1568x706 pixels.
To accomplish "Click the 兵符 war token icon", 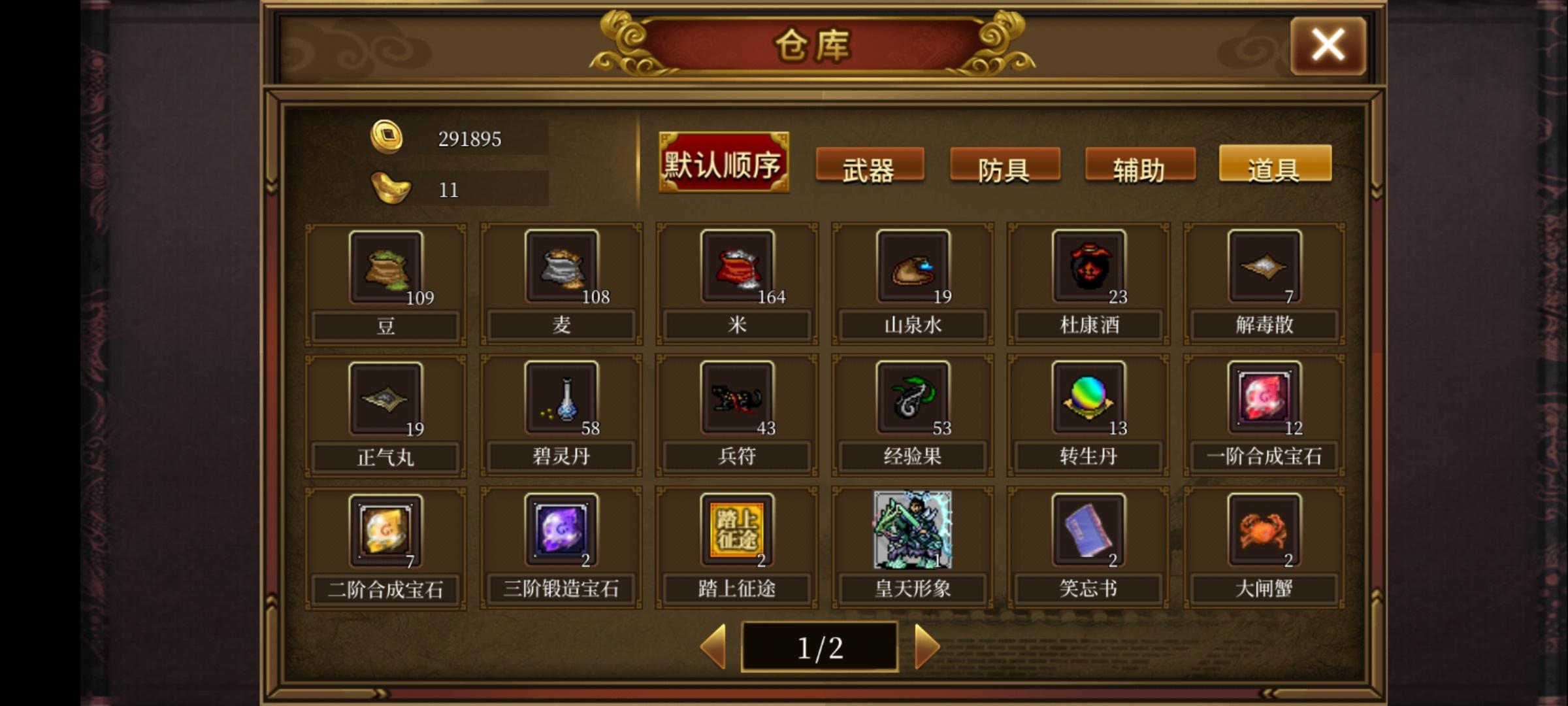I will click(x=736, y=399).
